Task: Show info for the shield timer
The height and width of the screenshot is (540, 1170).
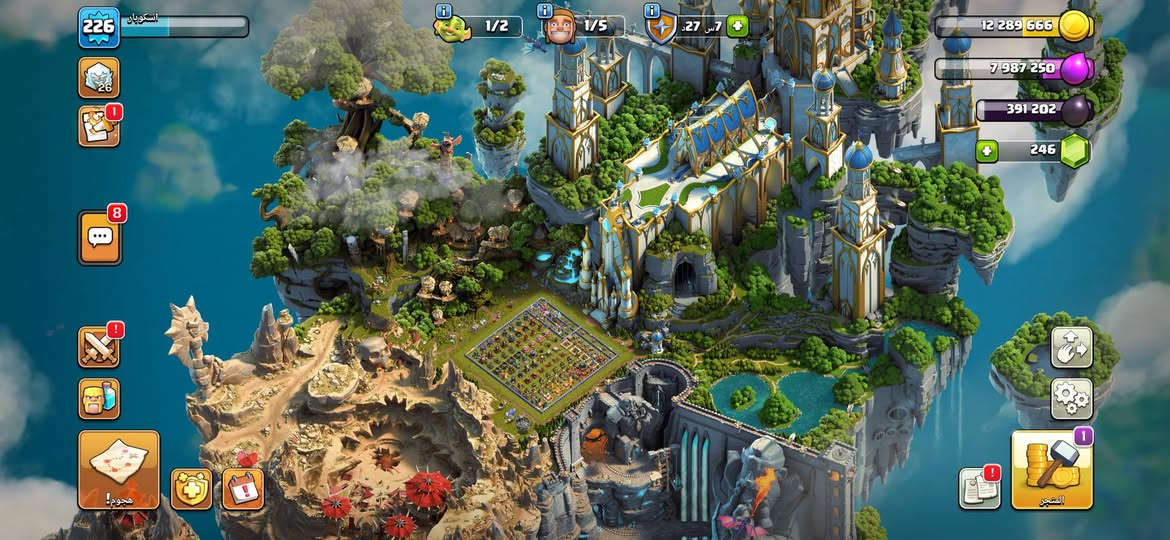Action: click(652, 10)
